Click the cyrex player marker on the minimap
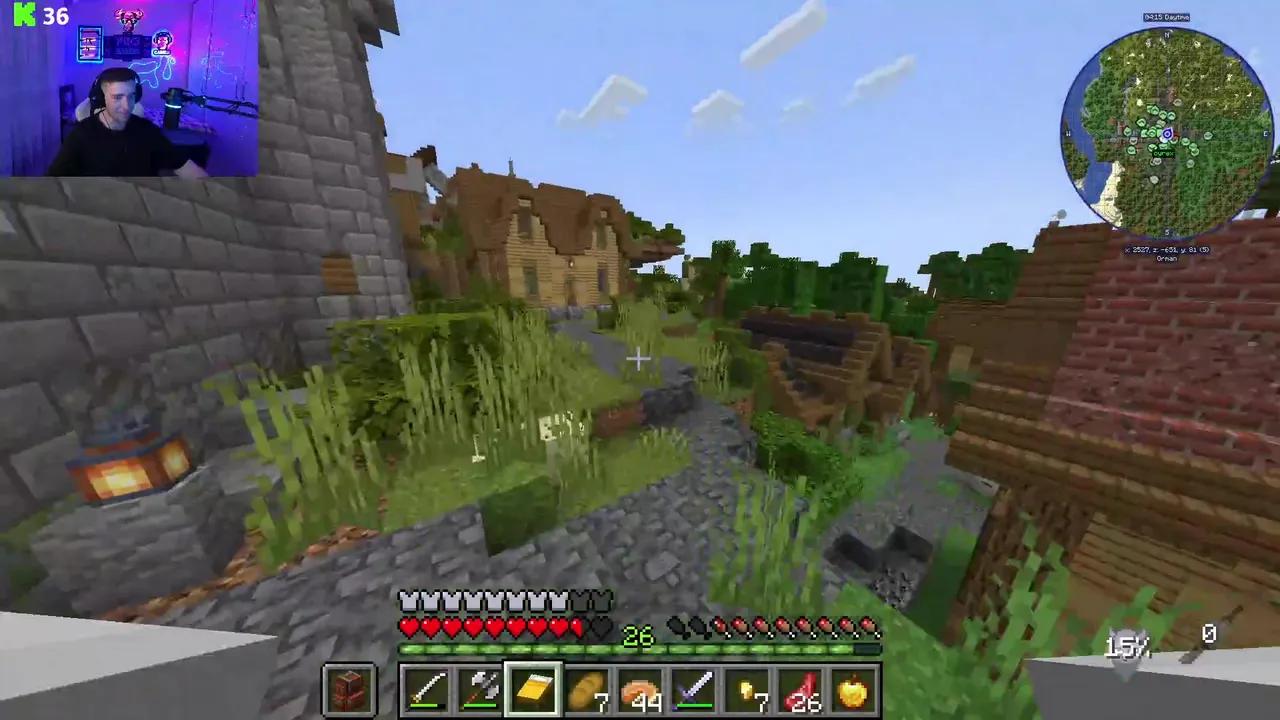 pos(1167,133)
